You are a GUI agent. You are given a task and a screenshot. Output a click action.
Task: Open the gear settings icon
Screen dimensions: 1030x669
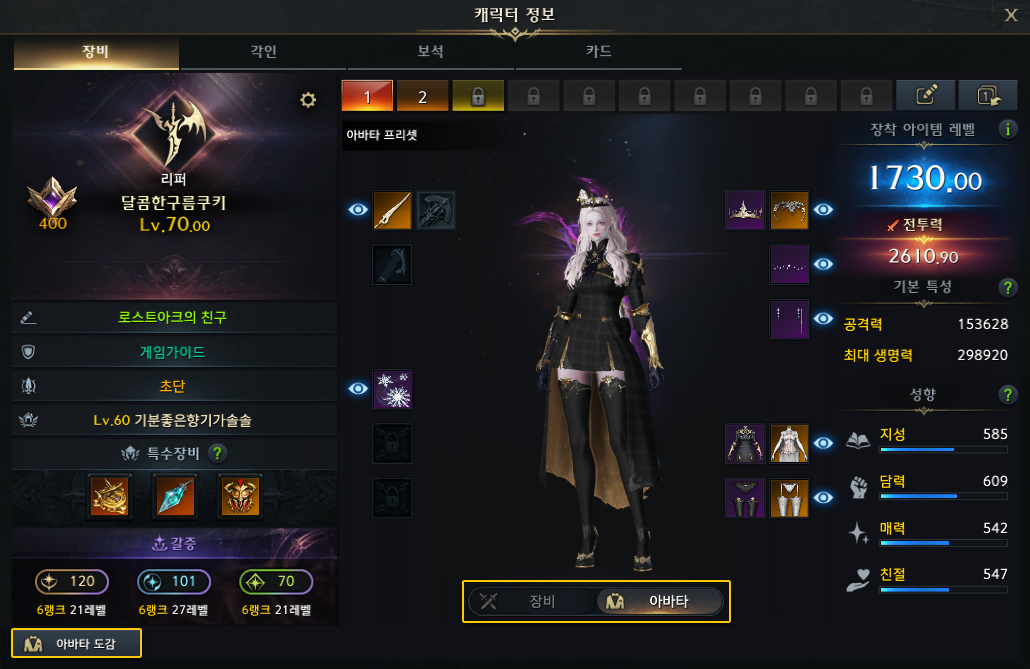coord(308,99)
